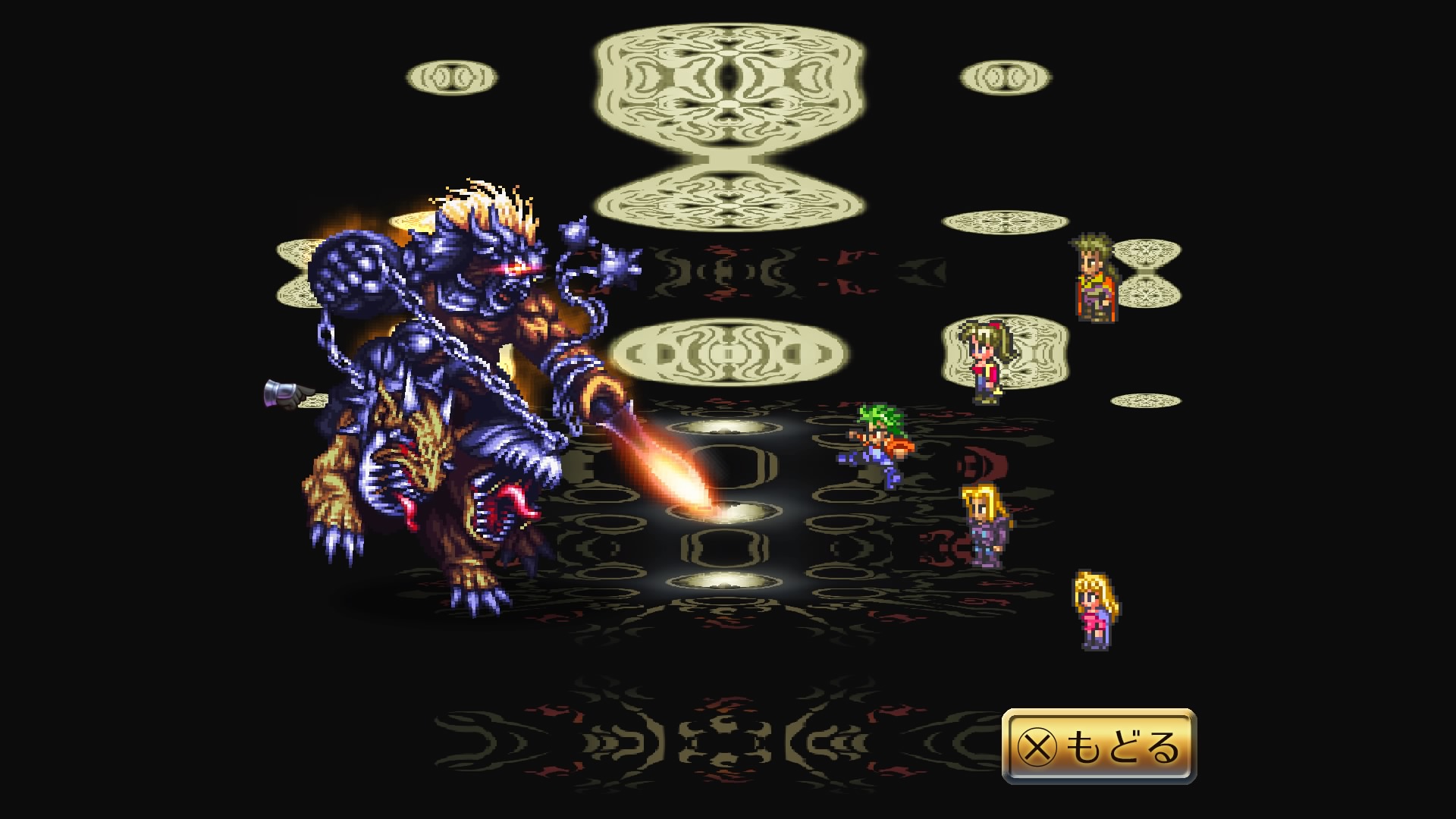The width and height of the screenshot is (1456, 819).
Task: Select the ponytailed girl in pink
Action: click(982, 364)
